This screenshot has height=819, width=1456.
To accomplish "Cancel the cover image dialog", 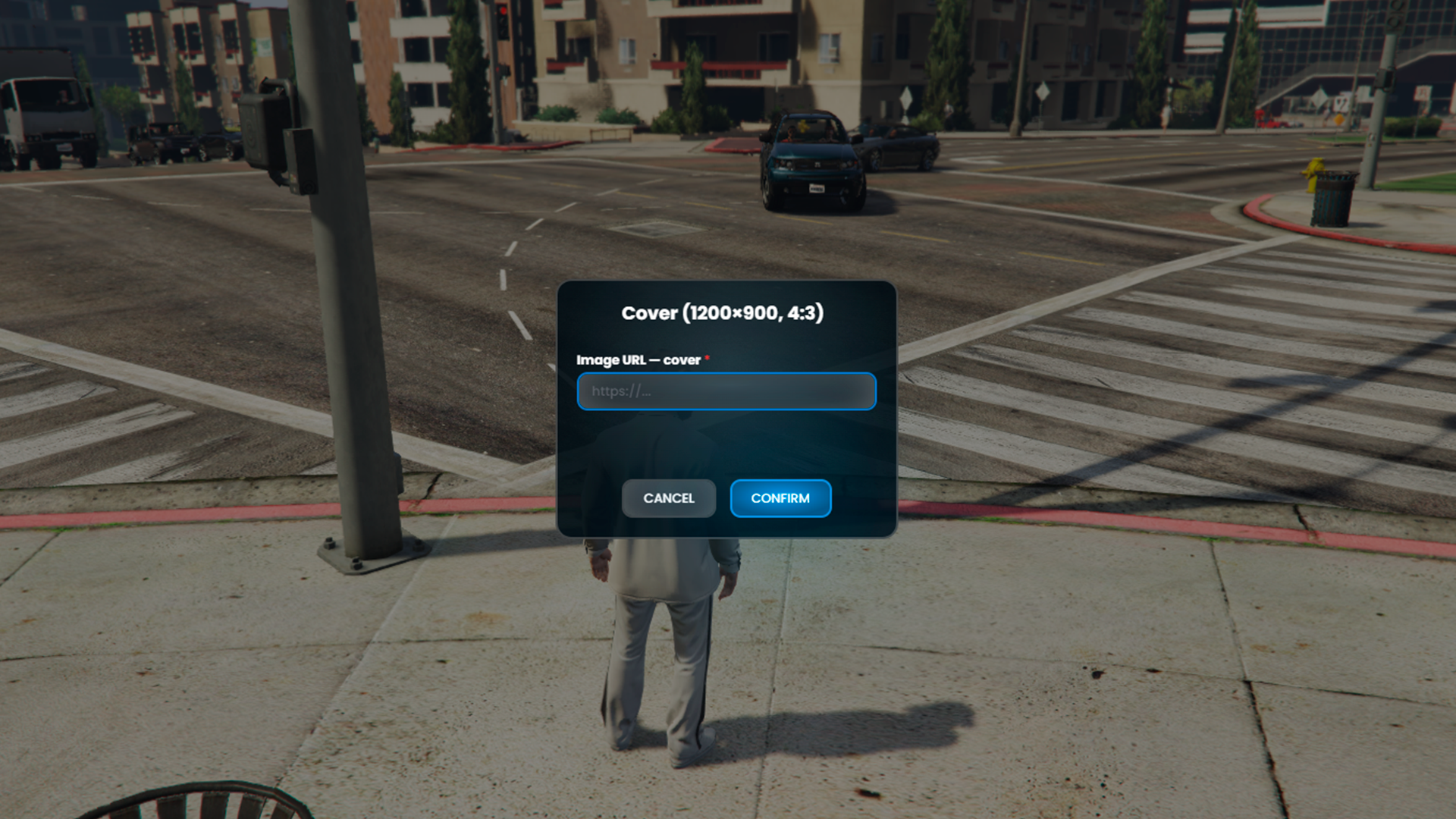I will point(668,498).
